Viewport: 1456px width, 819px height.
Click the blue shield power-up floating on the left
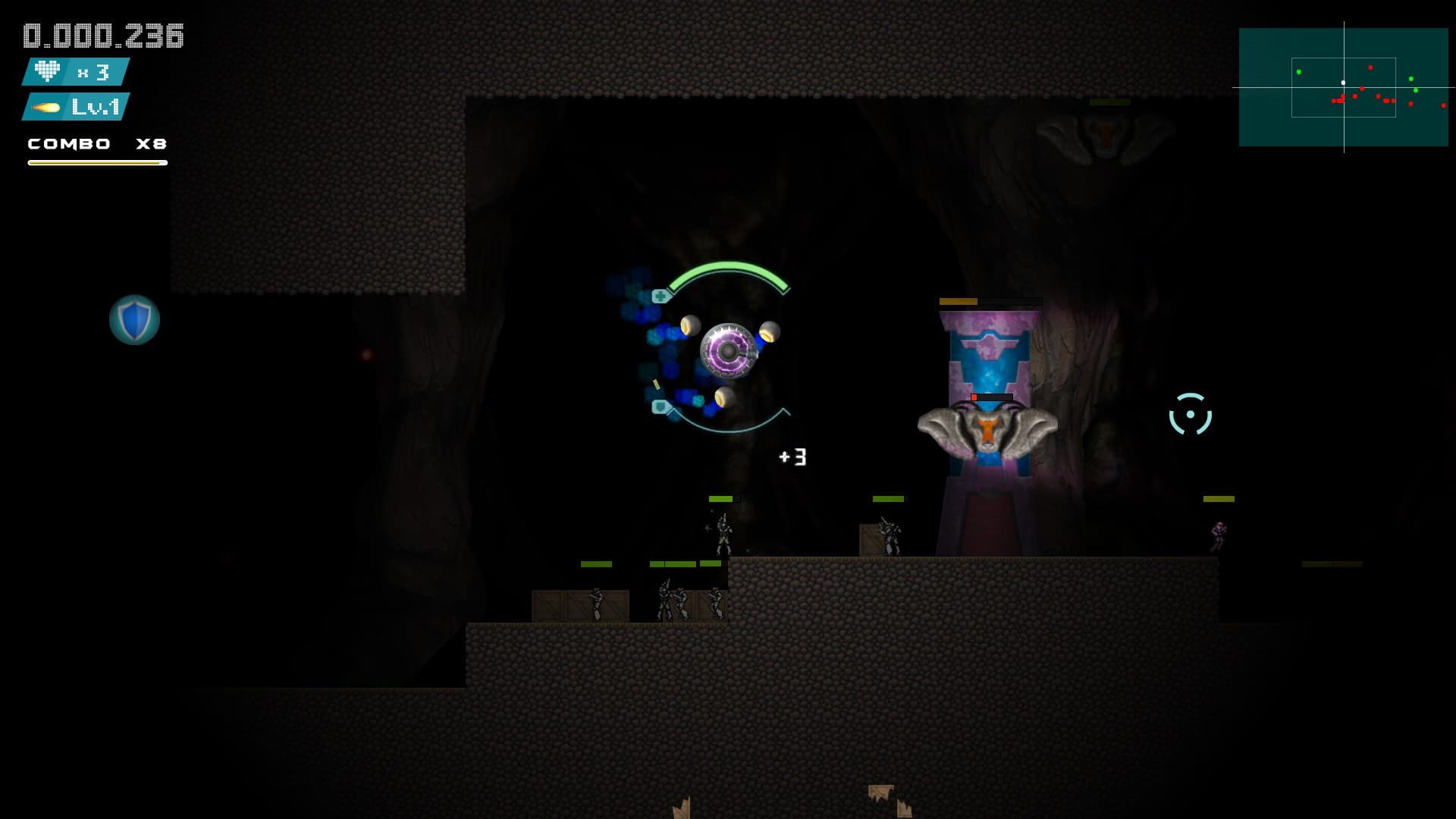pos(134,318)
